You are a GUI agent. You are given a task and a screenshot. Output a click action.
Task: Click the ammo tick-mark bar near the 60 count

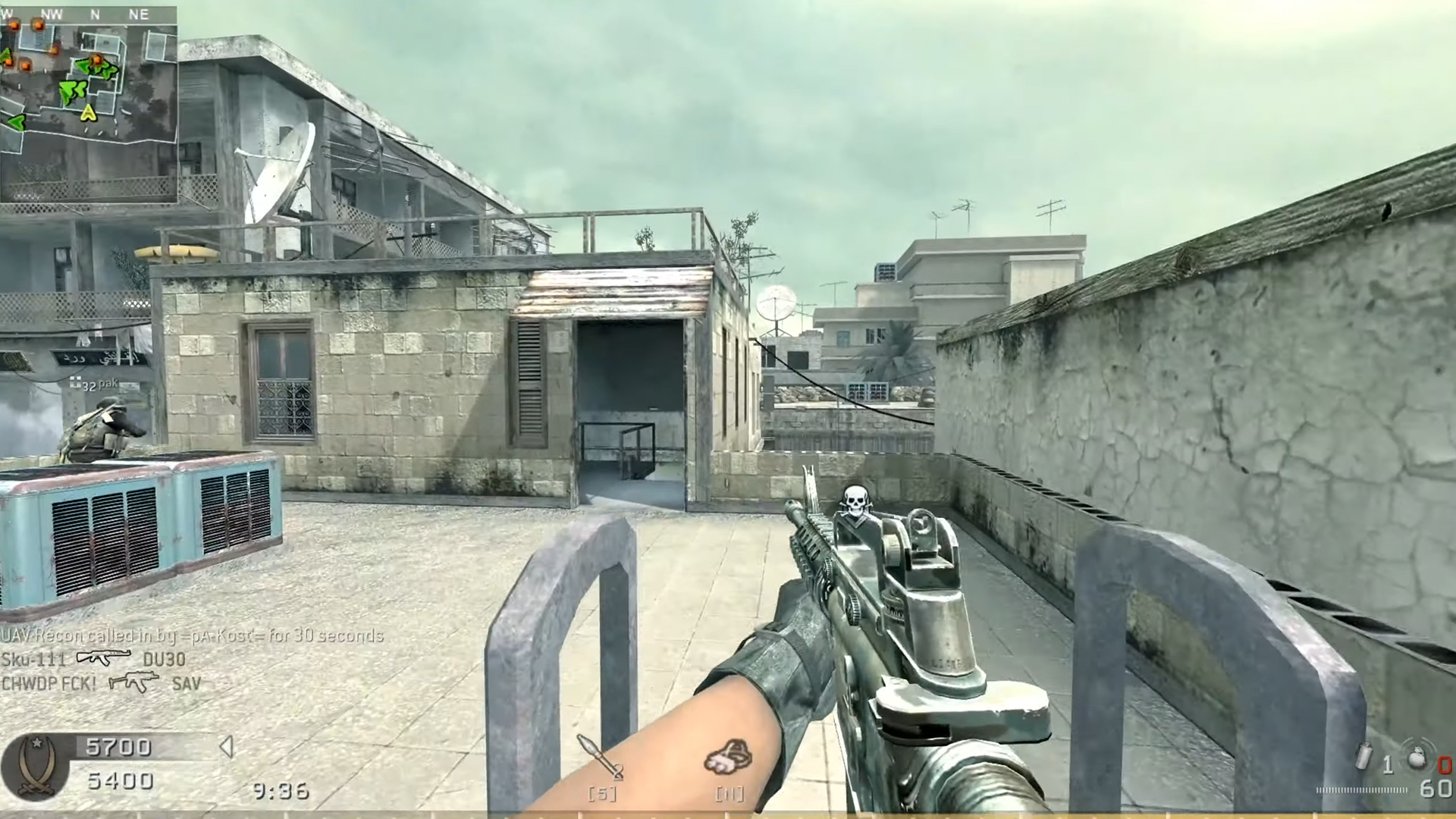(x=1361, y=789)
